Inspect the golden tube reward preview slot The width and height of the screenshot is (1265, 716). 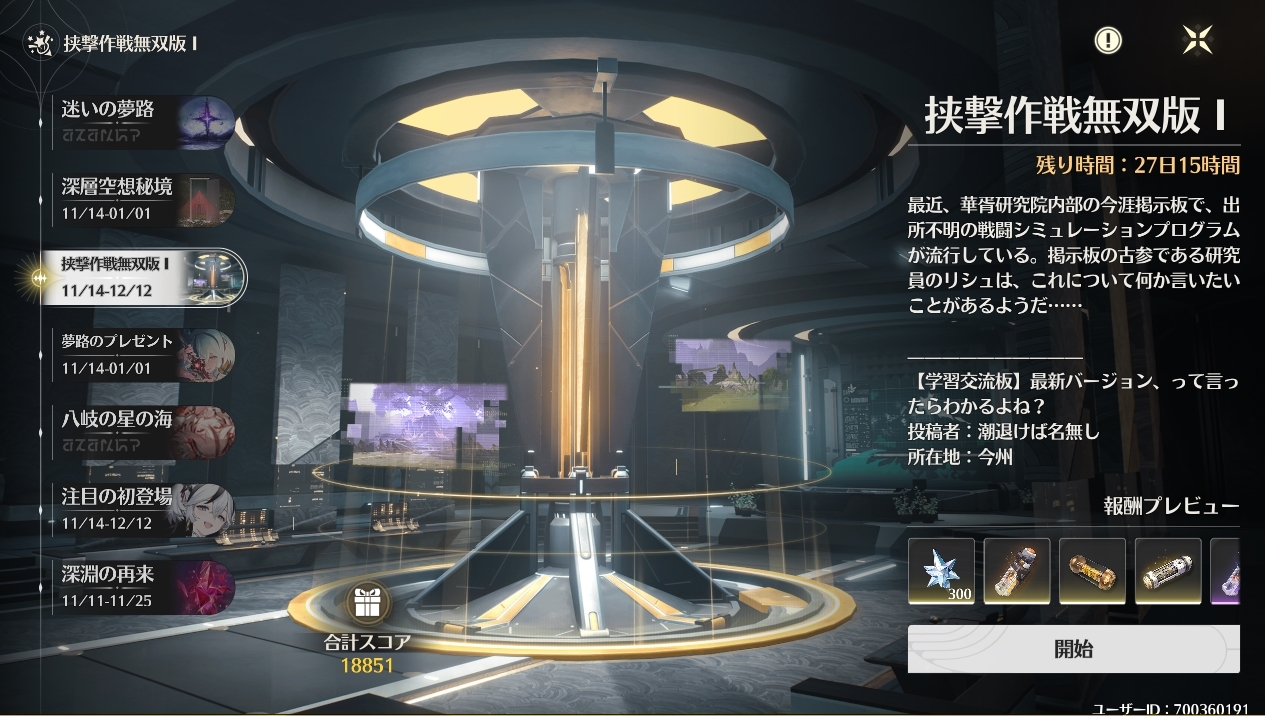[x=1092, y=571]
